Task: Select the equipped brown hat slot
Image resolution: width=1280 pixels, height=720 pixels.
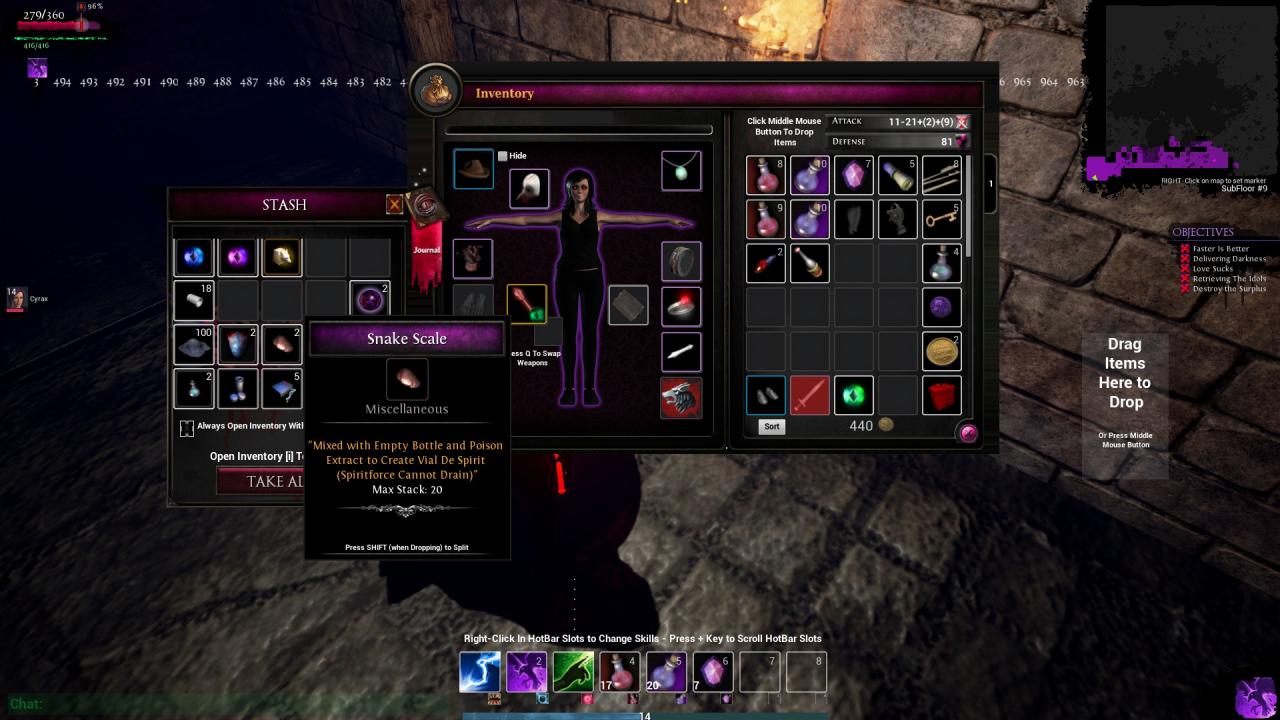Action: point(473,170)
